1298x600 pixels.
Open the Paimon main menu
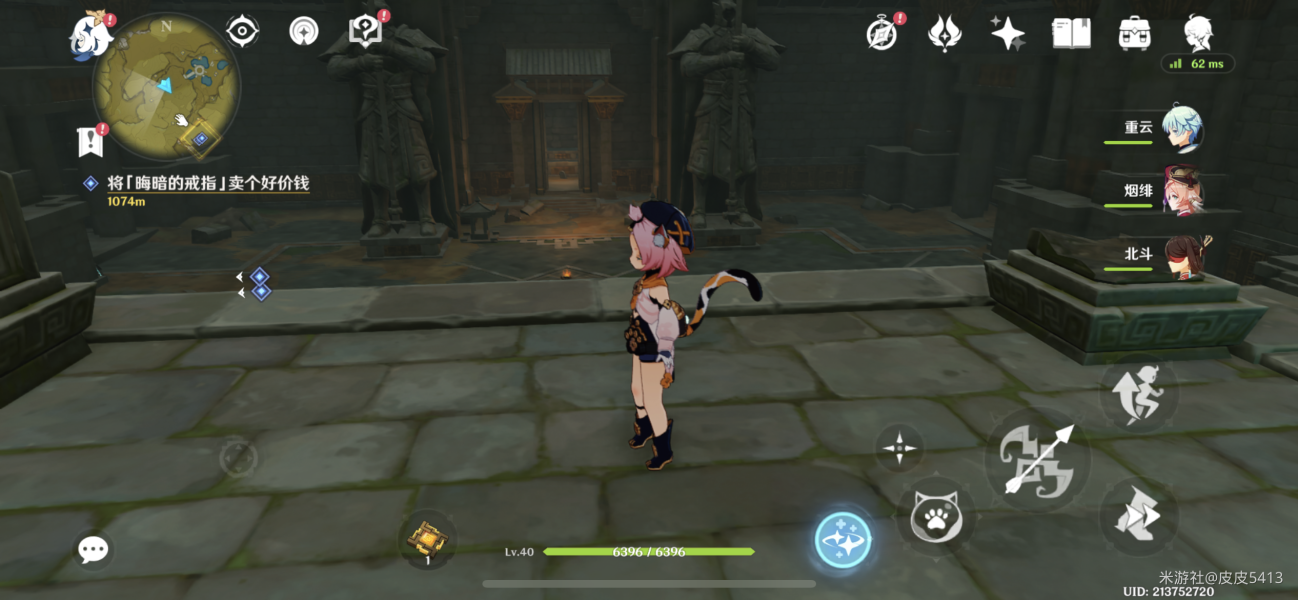point(88,38)
